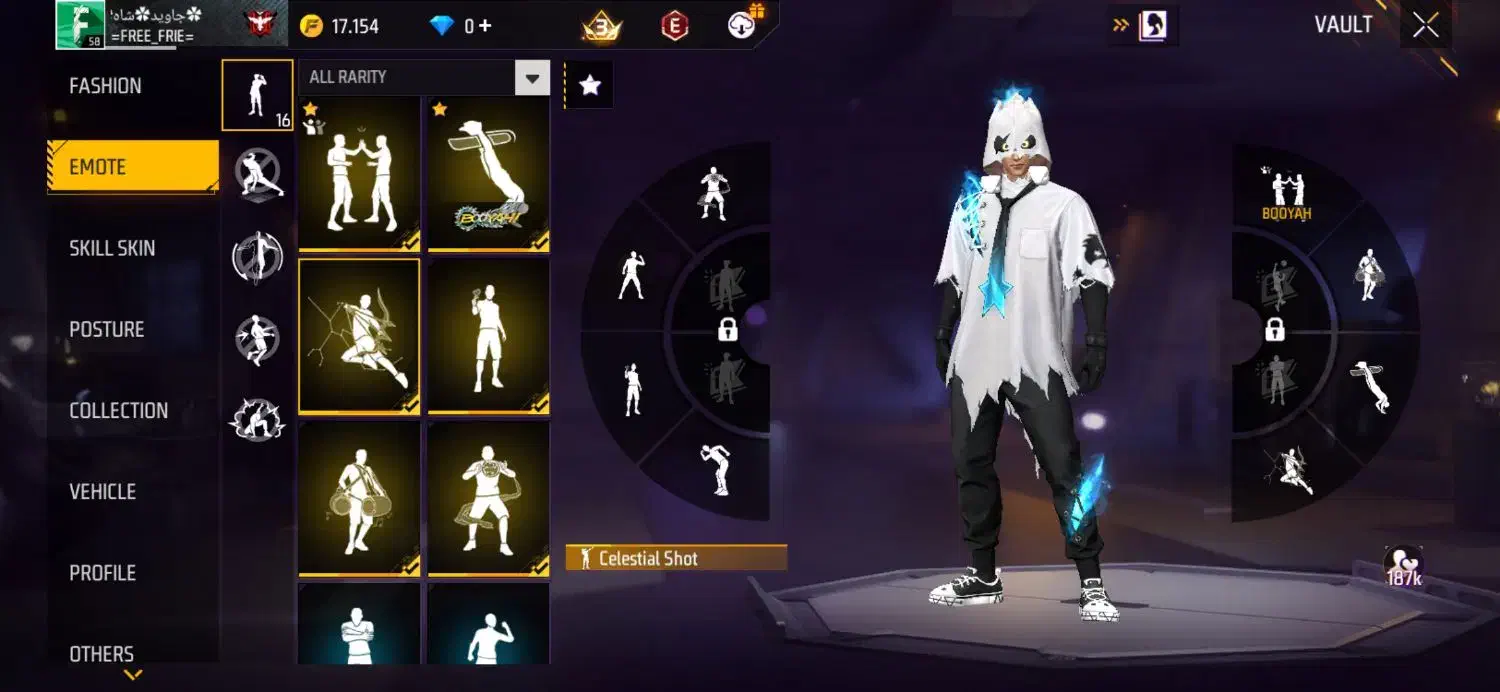Image resolution: width=1500 pixels, height=692 pixels.
Task: Close the Vault screen
Action: point(1426,25)
